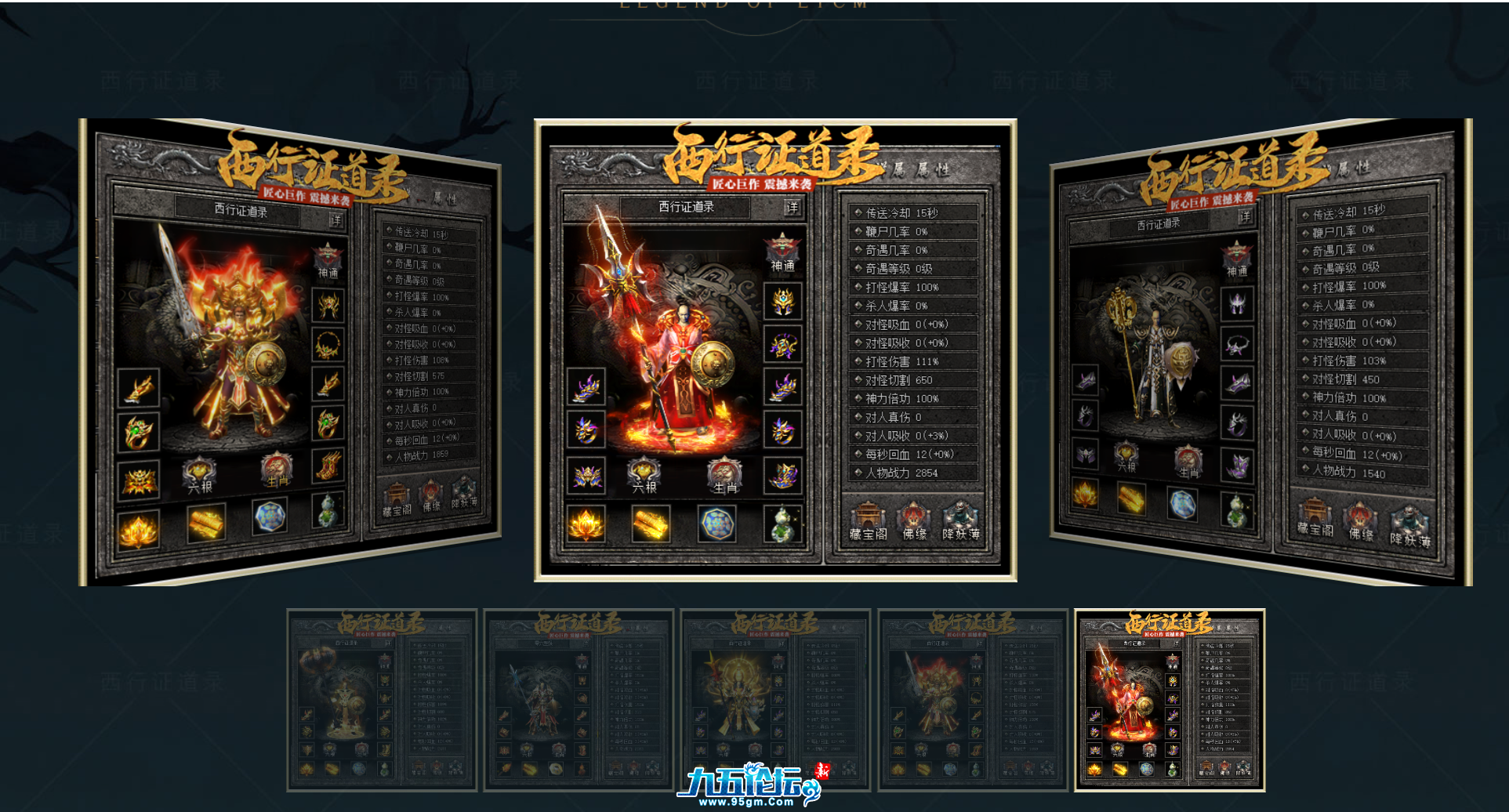Click the 详 button on the left screenshot panel
The image size is (1509, 812).
point(336,219)
